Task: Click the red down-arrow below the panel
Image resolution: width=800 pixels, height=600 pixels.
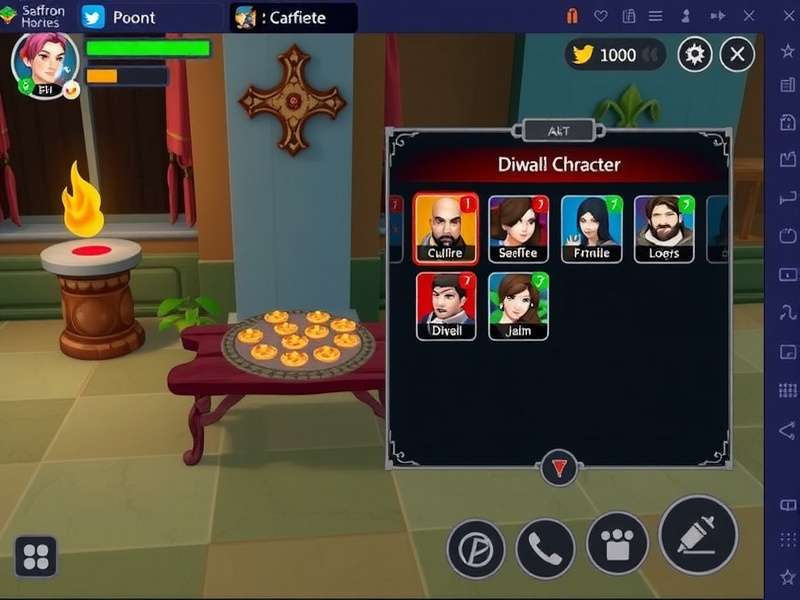Action: [x=558, y=467]
